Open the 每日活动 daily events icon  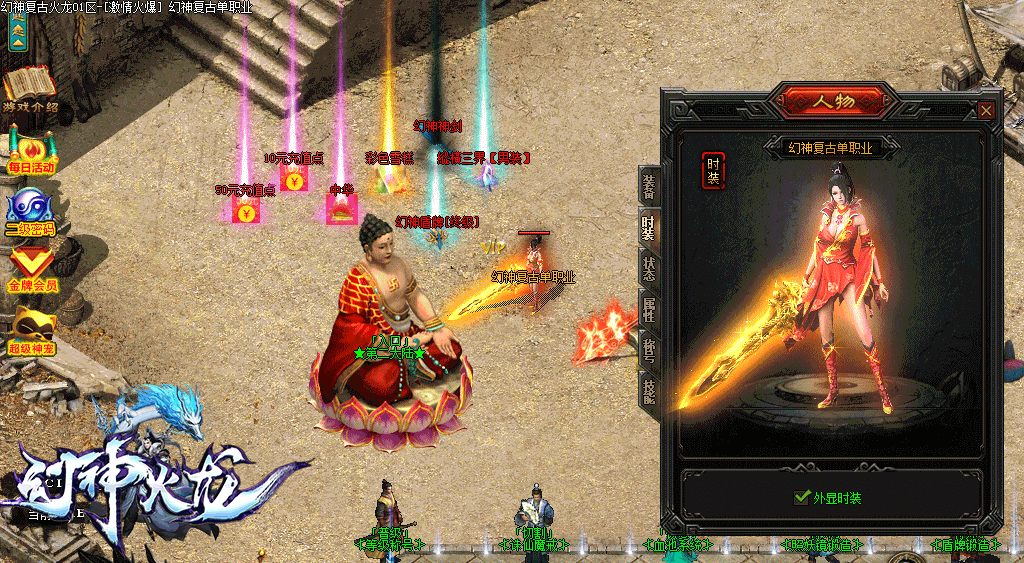tap(31, 150)
